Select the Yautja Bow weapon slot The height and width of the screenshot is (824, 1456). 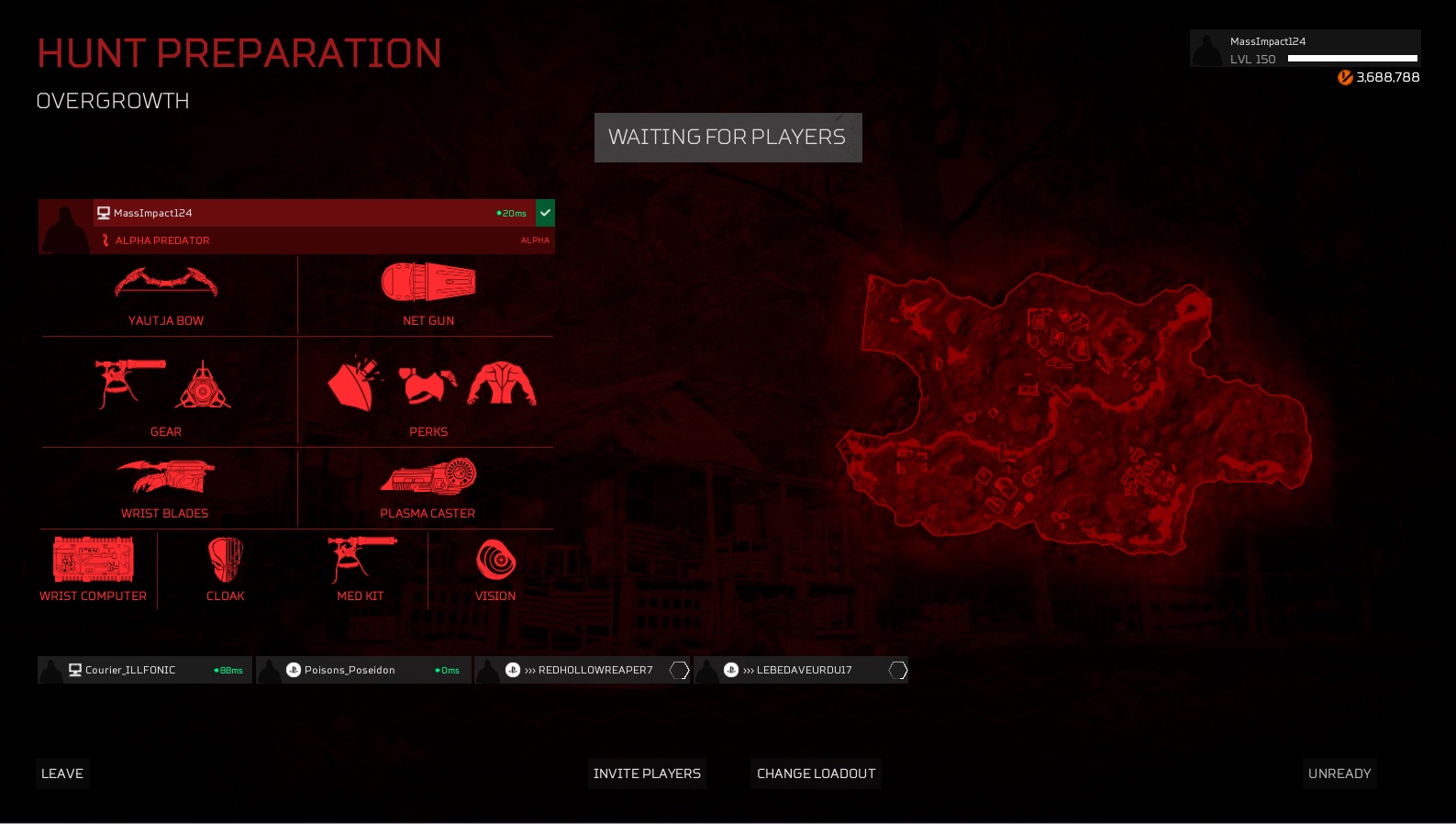coord(166,295)
